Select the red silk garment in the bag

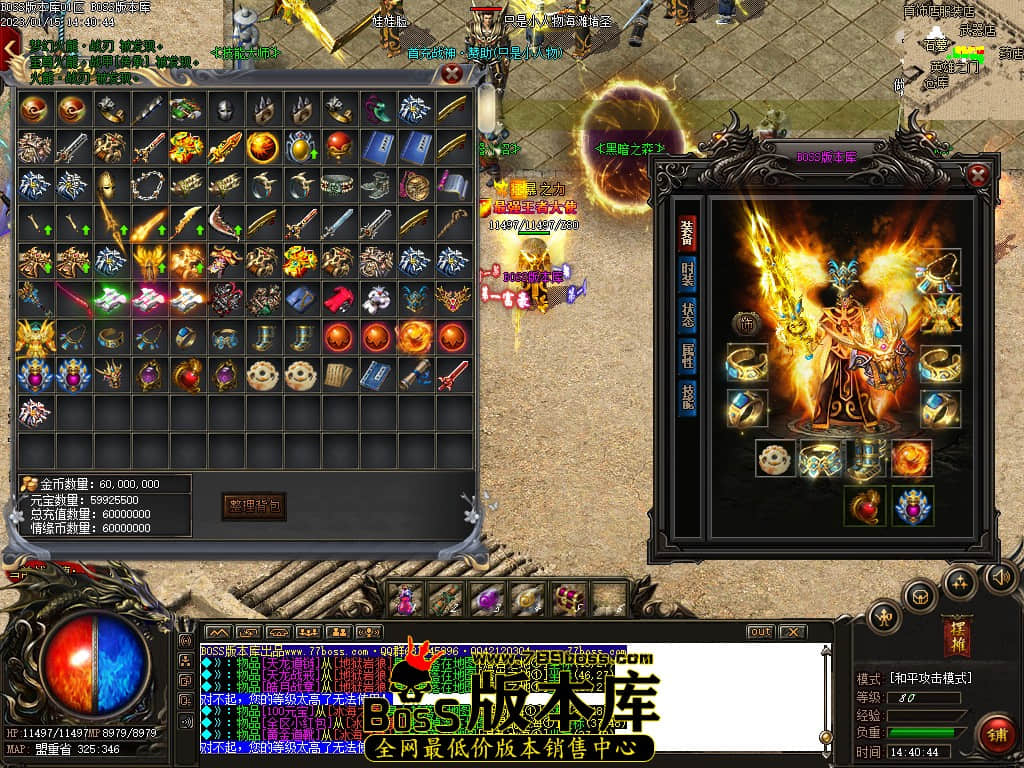(337, 298)
